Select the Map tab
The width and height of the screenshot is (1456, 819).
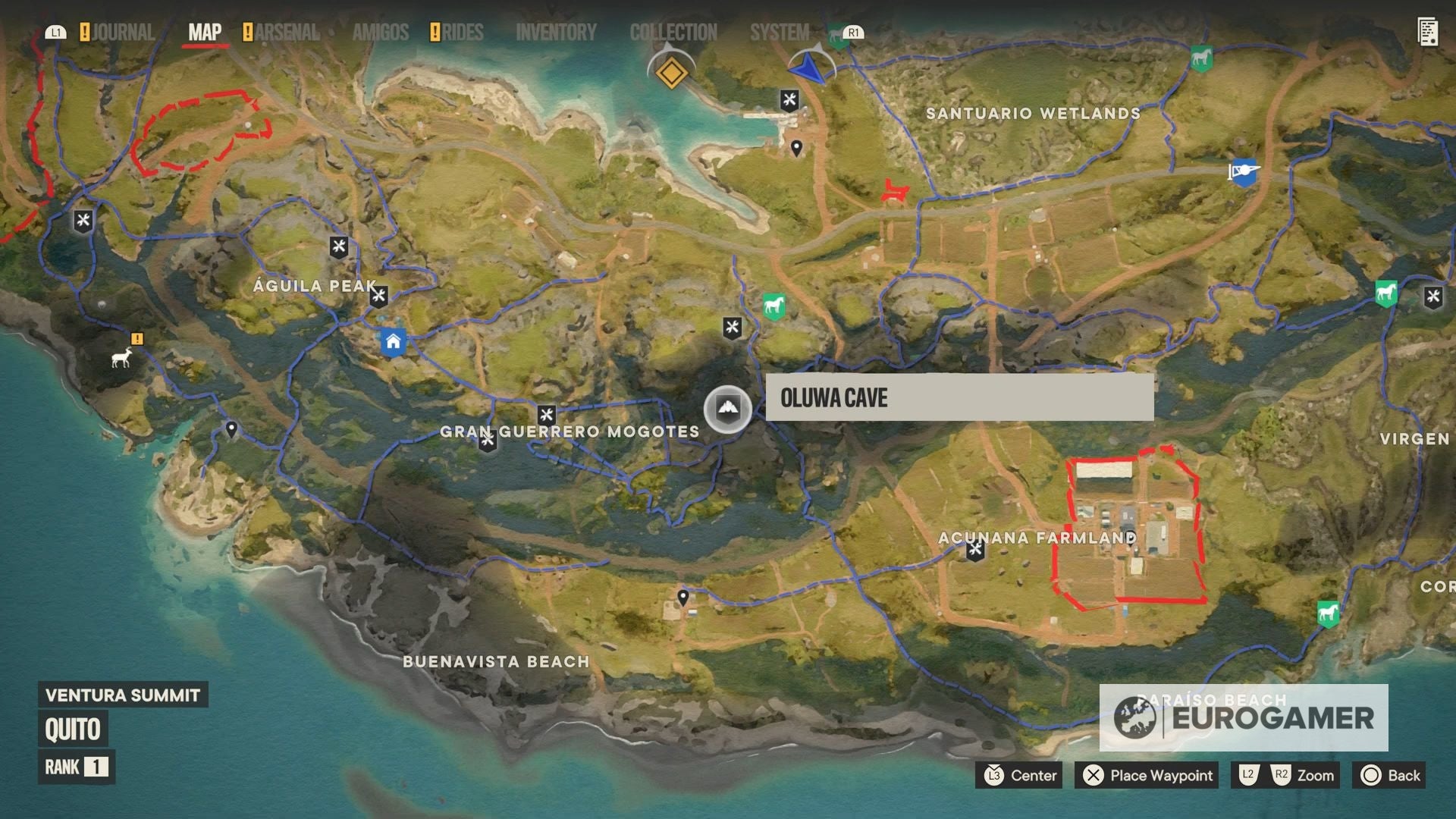[x=205, y=33]
